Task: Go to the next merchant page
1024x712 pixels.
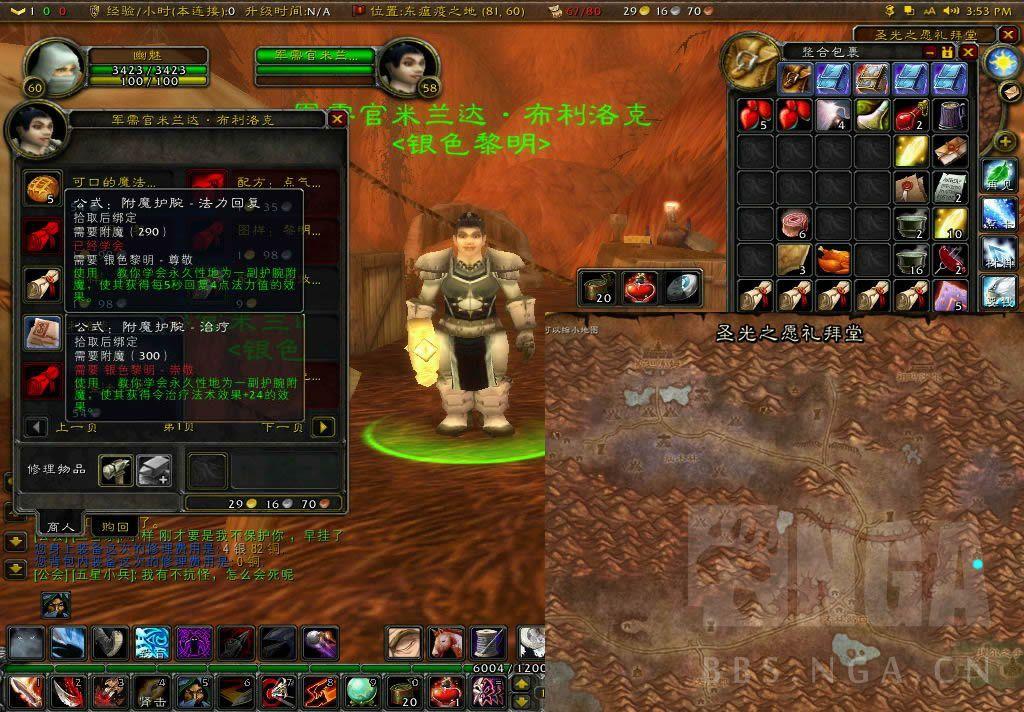Action: tap(323, 427)
